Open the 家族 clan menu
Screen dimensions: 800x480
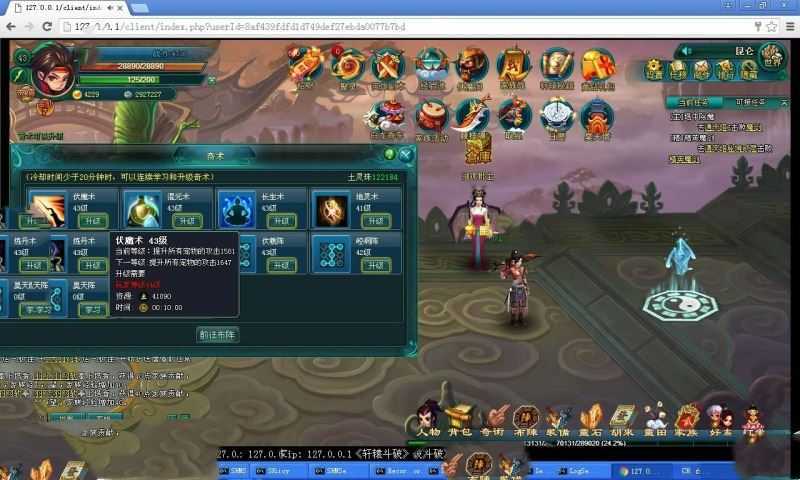687,418
